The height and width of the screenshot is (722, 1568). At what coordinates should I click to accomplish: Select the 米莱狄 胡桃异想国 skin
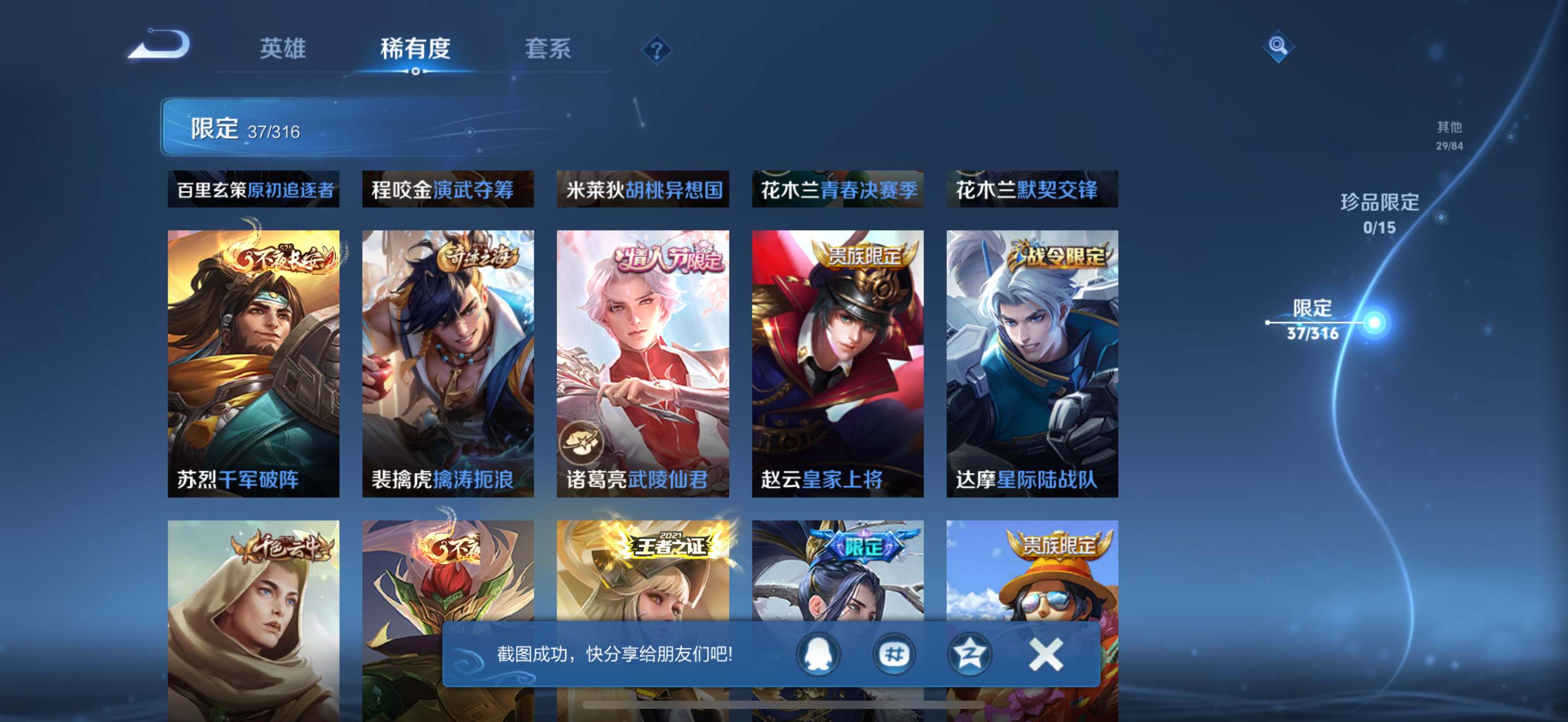tap(643, 189)
